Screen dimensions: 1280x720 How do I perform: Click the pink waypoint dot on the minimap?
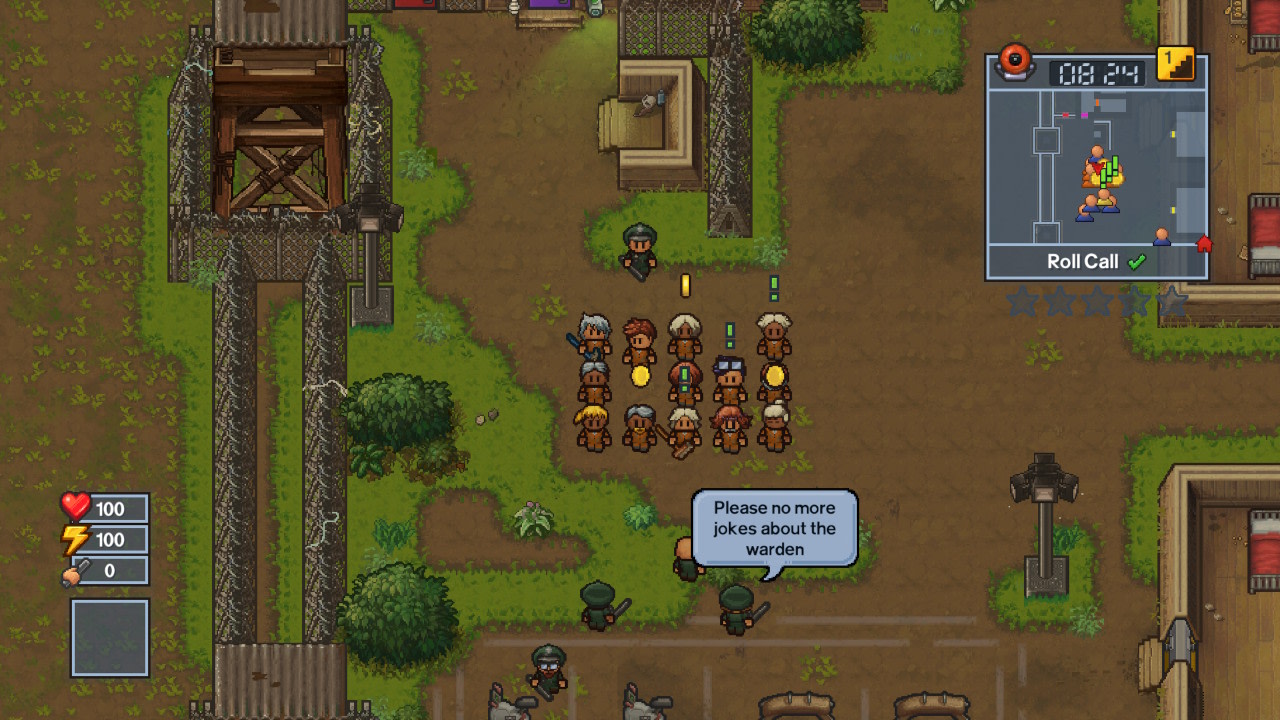(1084, 115)
